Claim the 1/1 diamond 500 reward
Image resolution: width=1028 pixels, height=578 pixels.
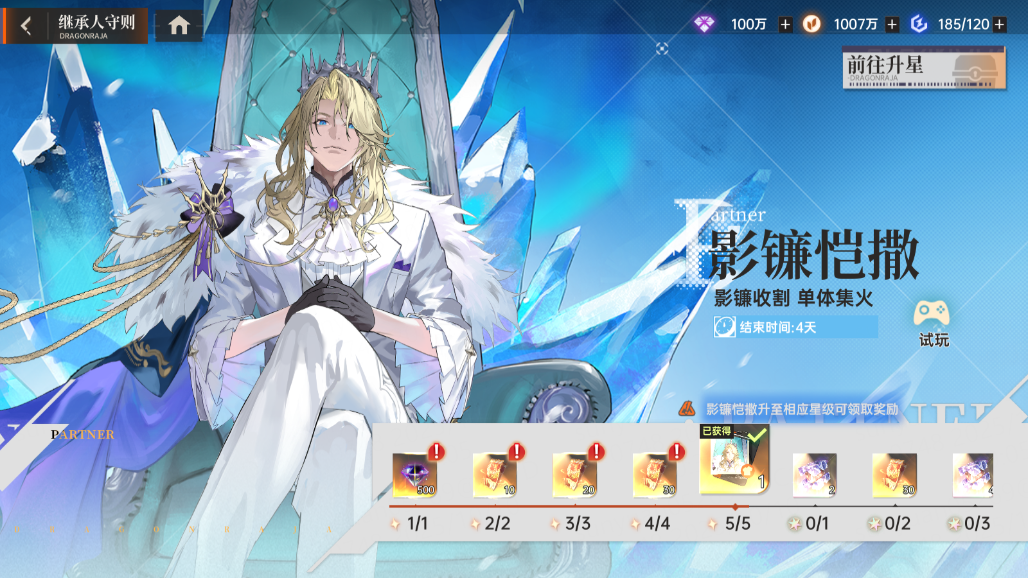tap(415, 474)
